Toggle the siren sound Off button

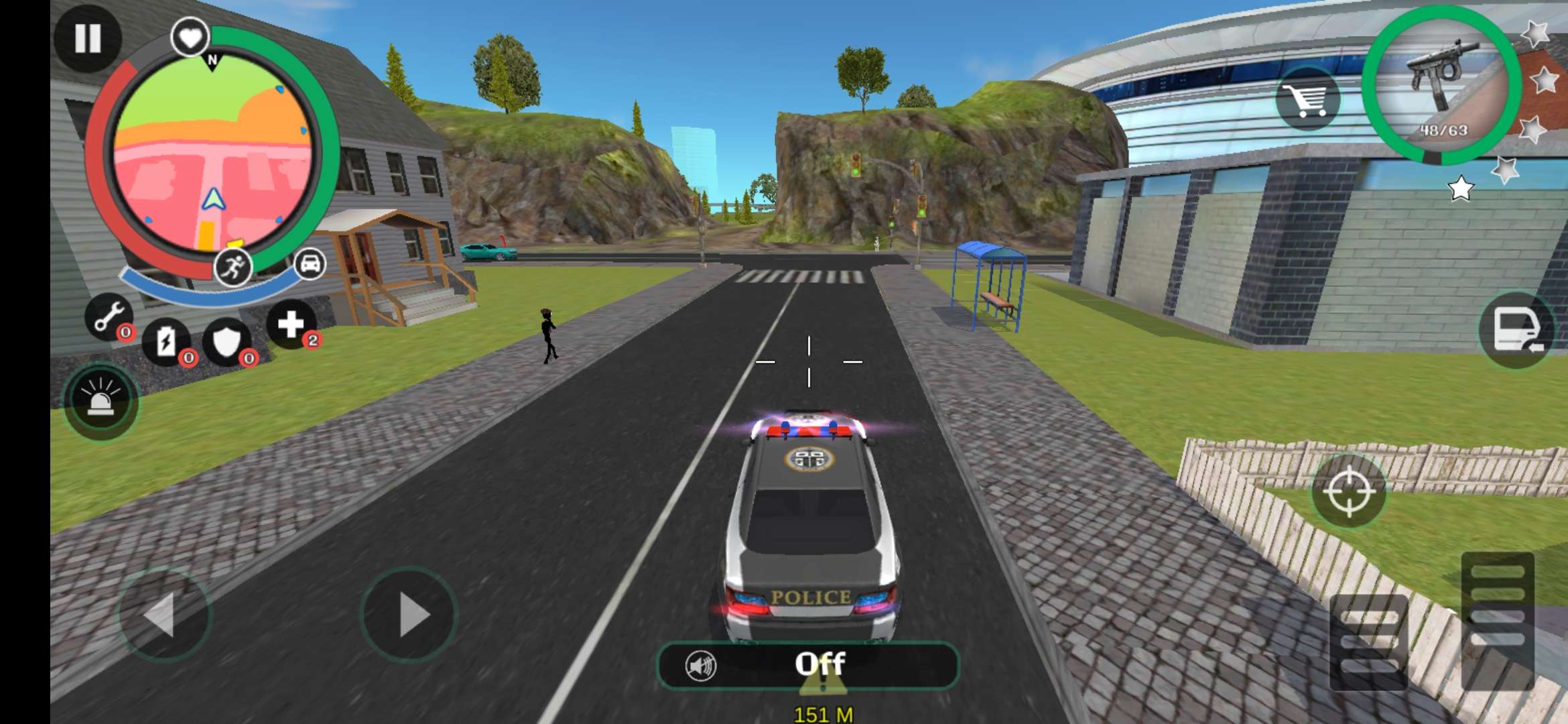coord(808,665)
